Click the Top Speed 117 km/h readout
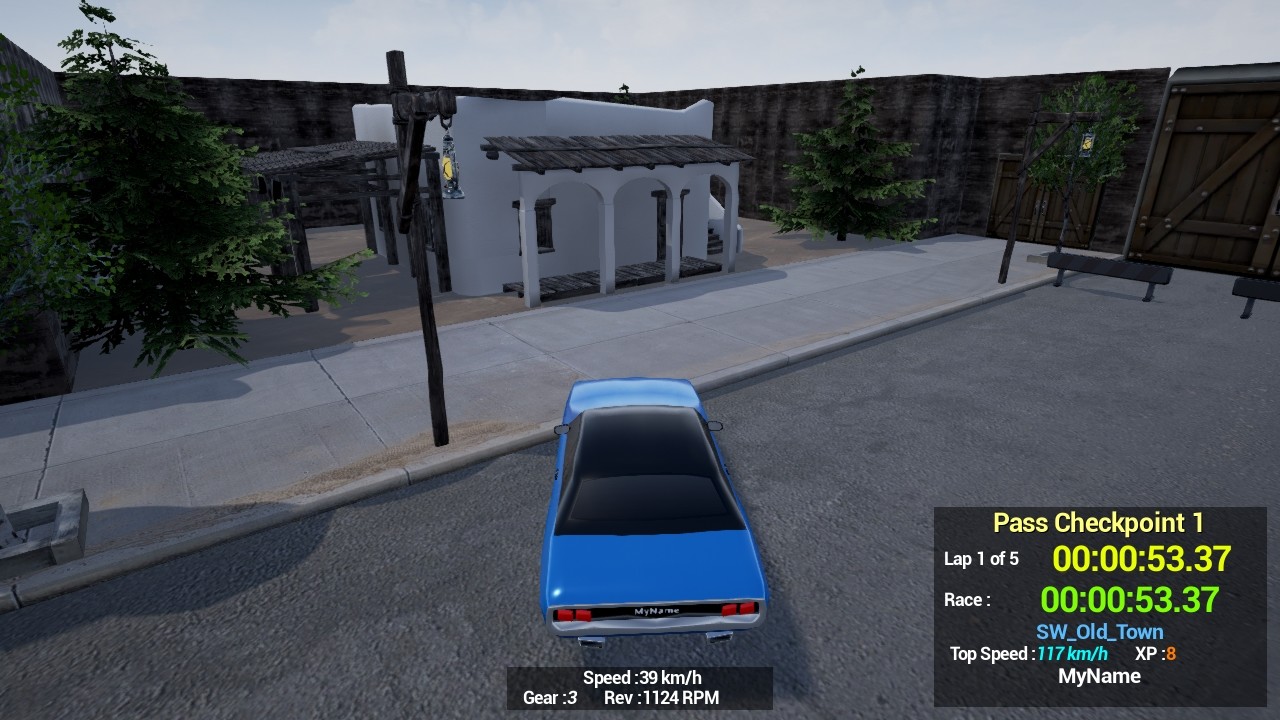 point(1025,654)
